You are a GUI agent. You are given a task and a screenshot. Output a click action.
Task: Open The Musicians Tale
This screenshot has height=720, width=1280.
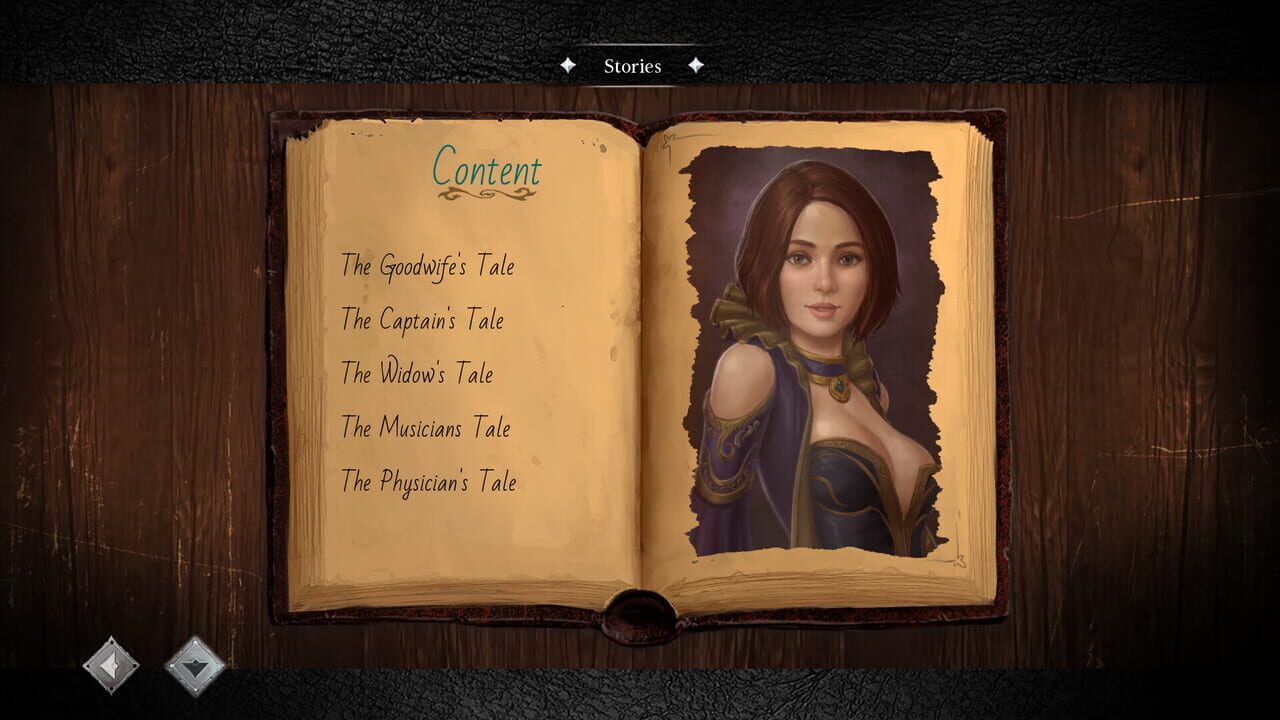pos(425,428)
